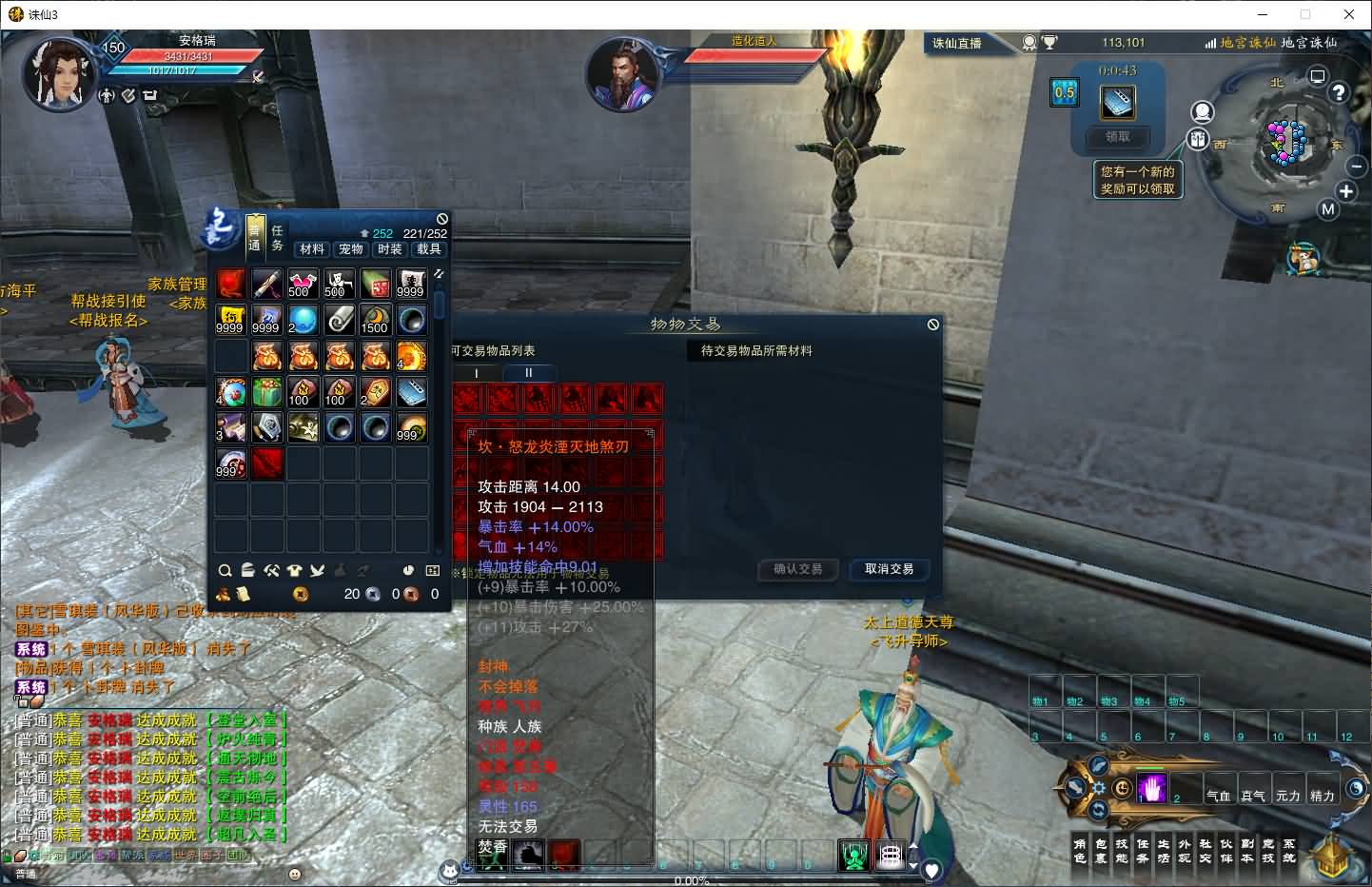Viewport: 1372px width, 887px height.
Task: Open the 角色 character menu
Action: [x=1080, y=851]
